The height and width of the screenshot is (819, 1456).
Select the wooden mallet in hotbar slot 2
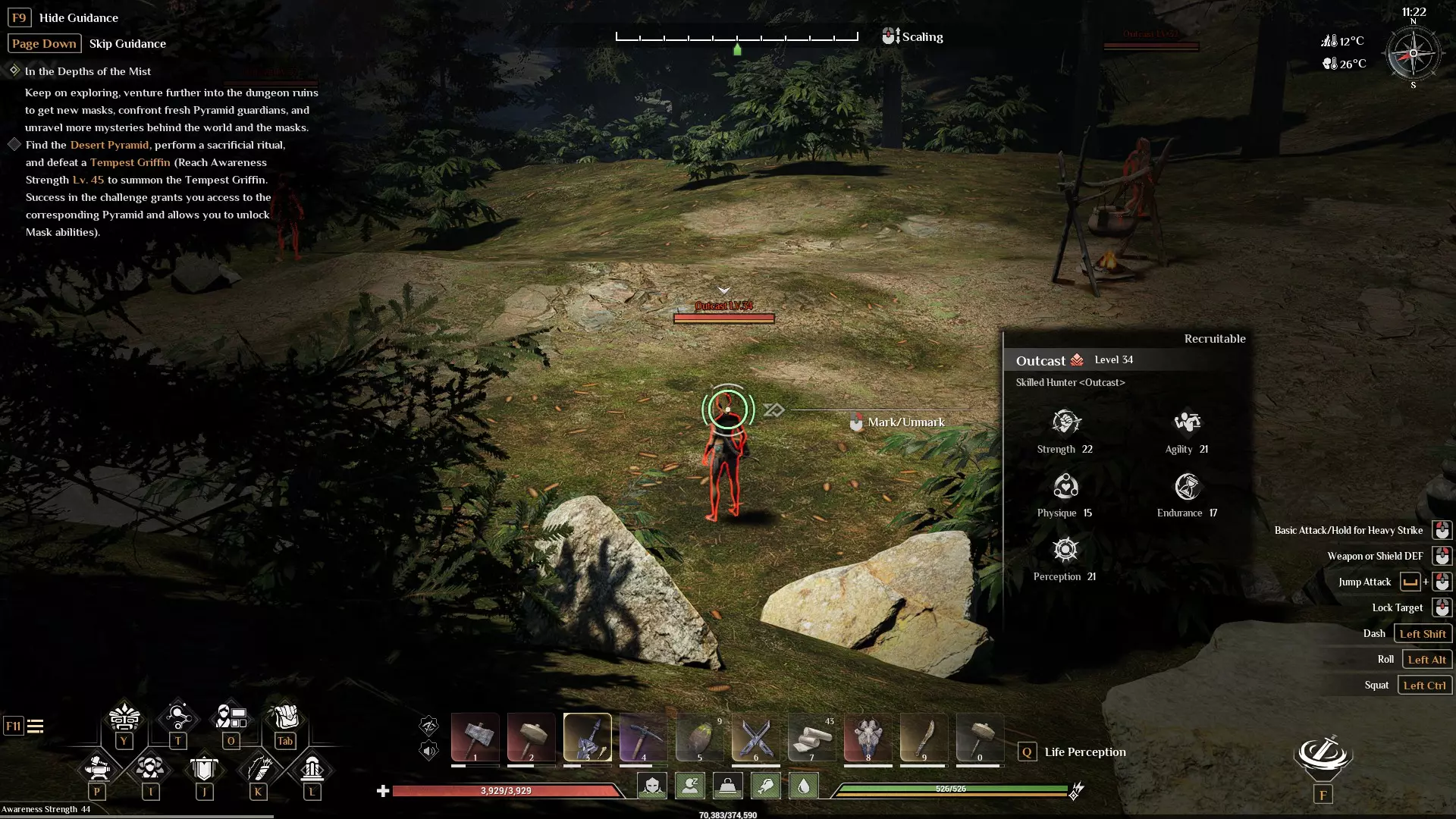[x=532, y=737]
